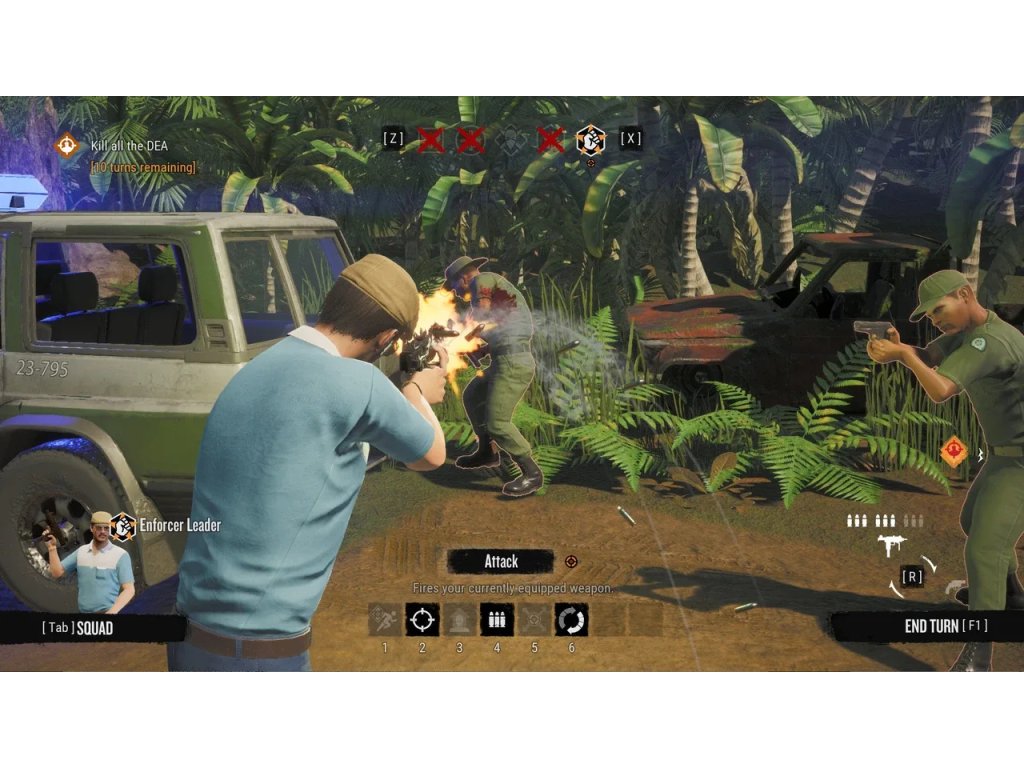Select the active fist unit icon in turn order
Image resolution: width=1024 pixels, height=768 pixels.
click(x=591, y=140)
